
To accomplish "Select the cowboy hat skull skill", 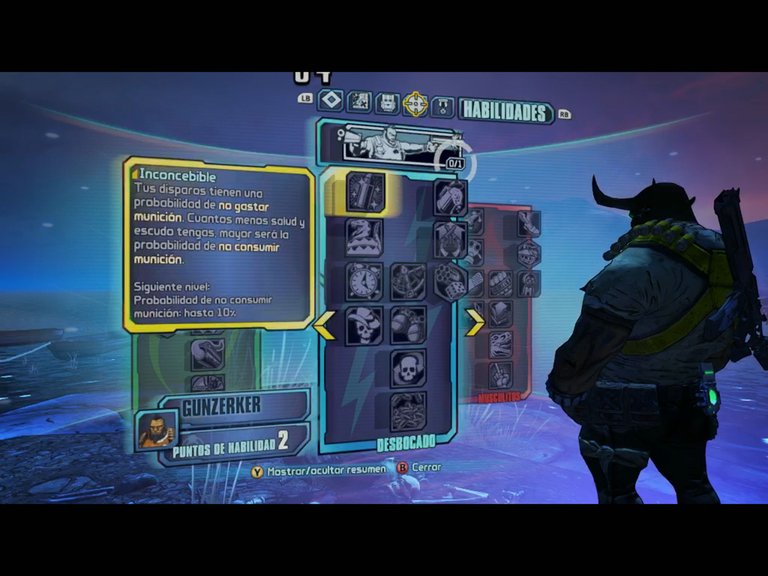I will [365, 326].
